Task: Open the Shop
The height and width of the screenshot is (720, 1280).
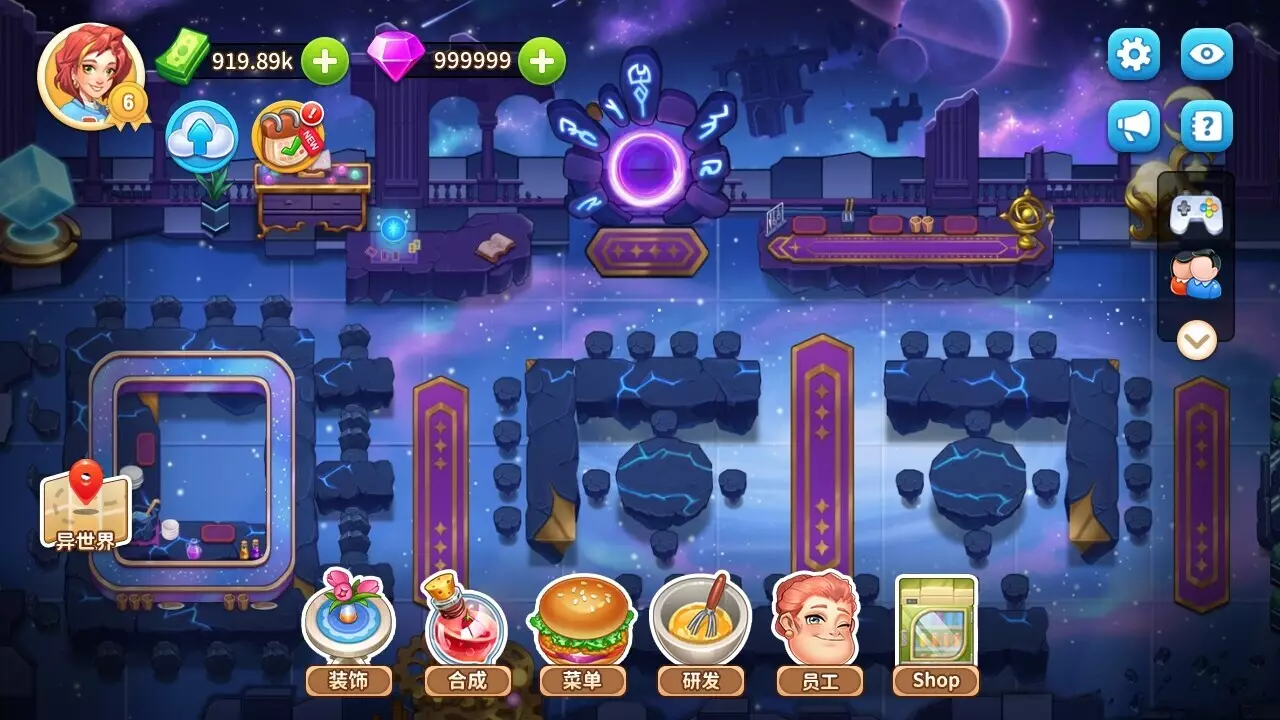Action: click(x=936, y=632)
